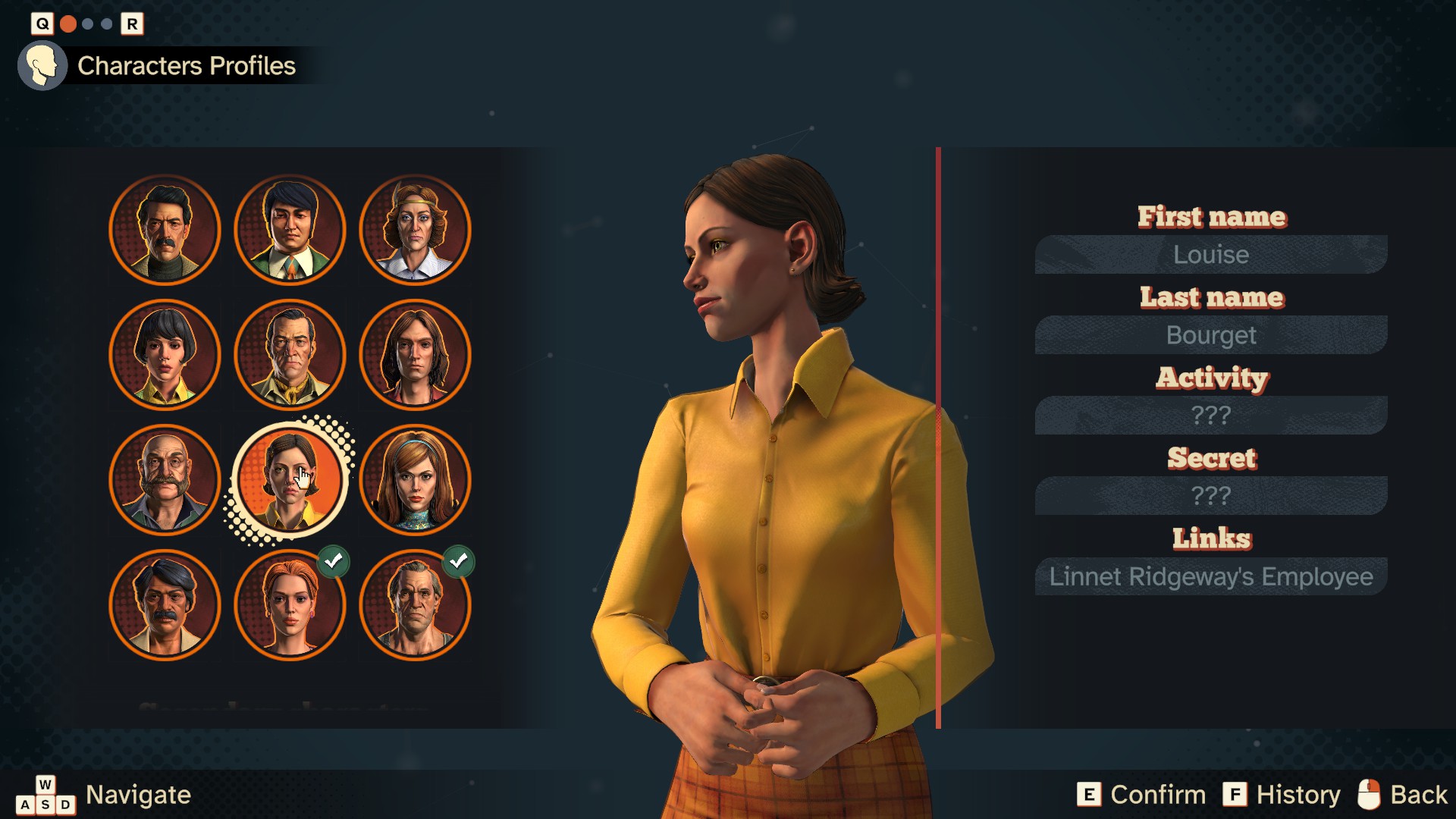Choose the man with the striped tie portrait
Viewport: 1456px width, 819px height.
pos(290,230)
